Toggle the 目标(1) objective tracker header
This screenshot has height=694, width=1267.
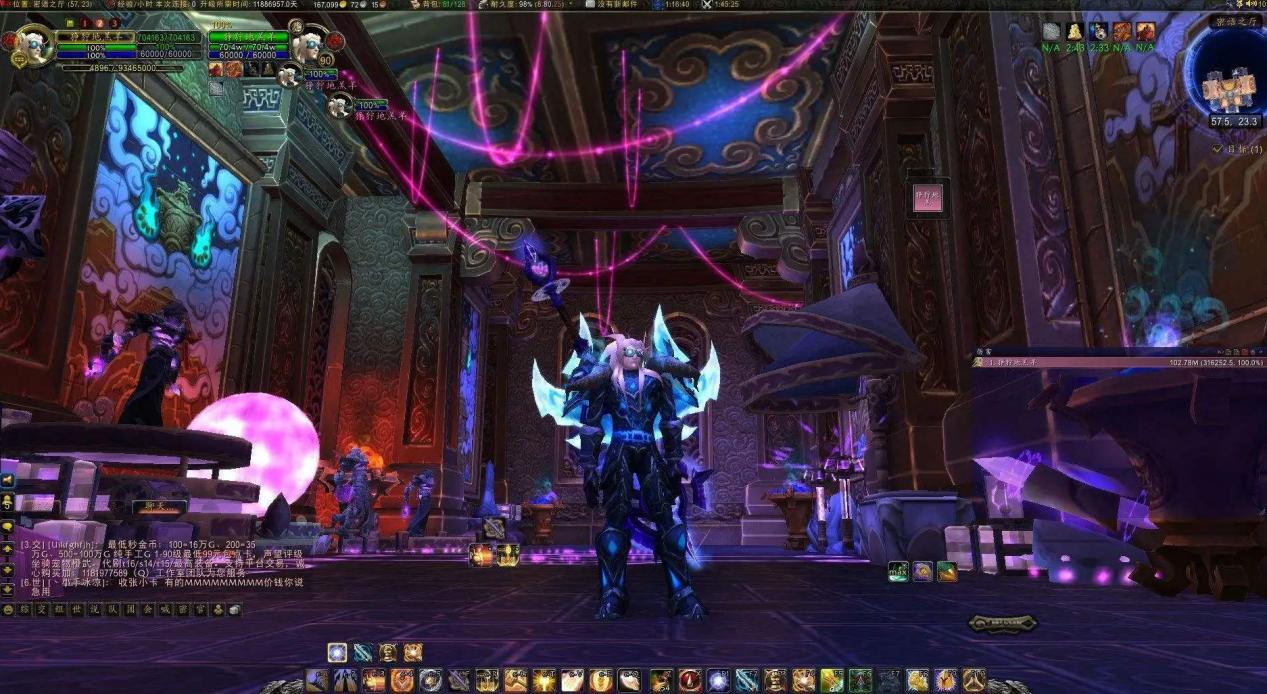point(1236,149)
